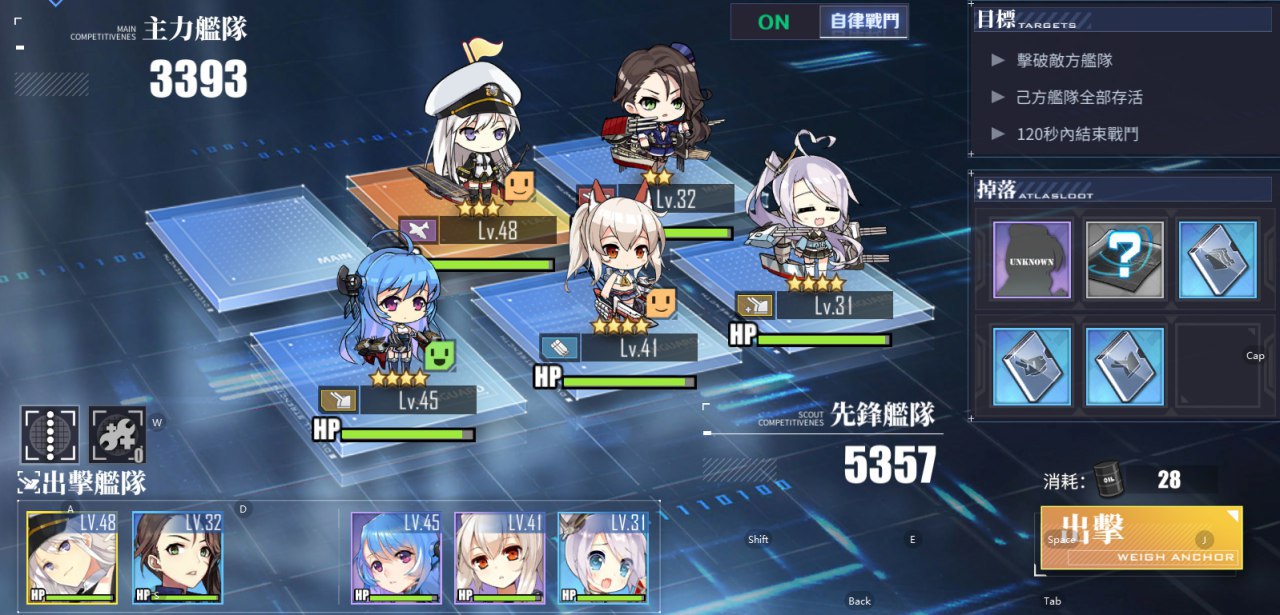The width and height of the screenshot is (1280, 615).
Task: Use the repair wrench tool icon
Action: tap(117, 435)
